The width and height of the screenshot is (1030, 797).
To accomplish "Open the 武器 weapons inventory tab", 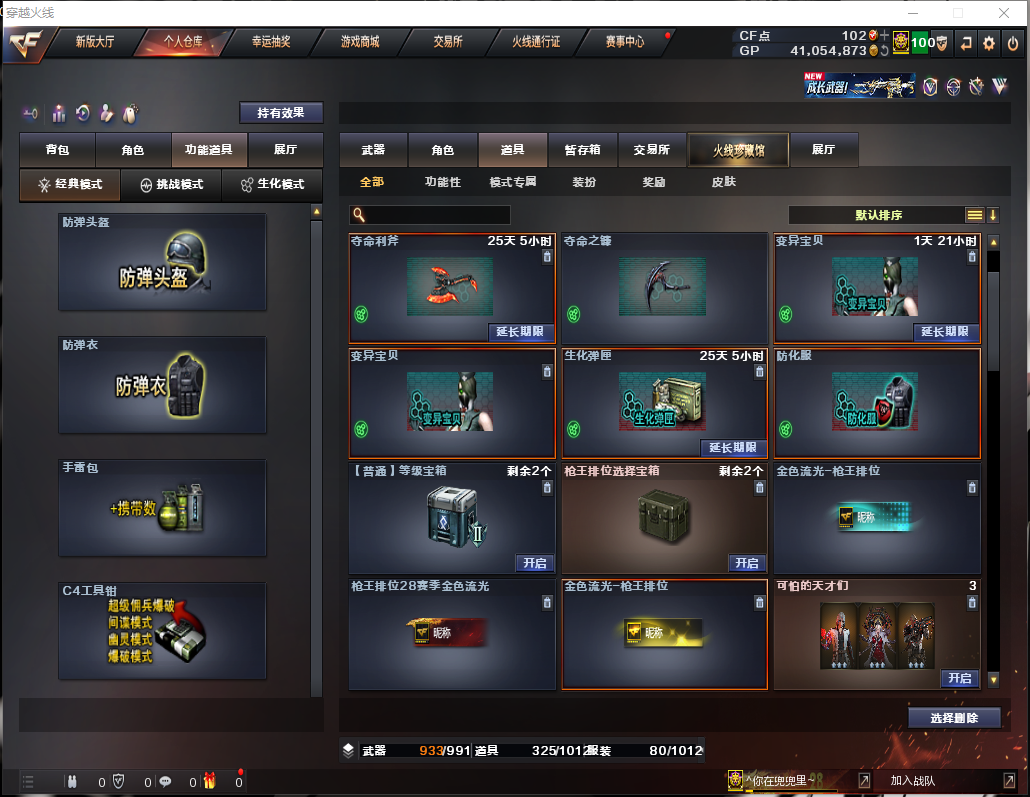I will point(373,150).
